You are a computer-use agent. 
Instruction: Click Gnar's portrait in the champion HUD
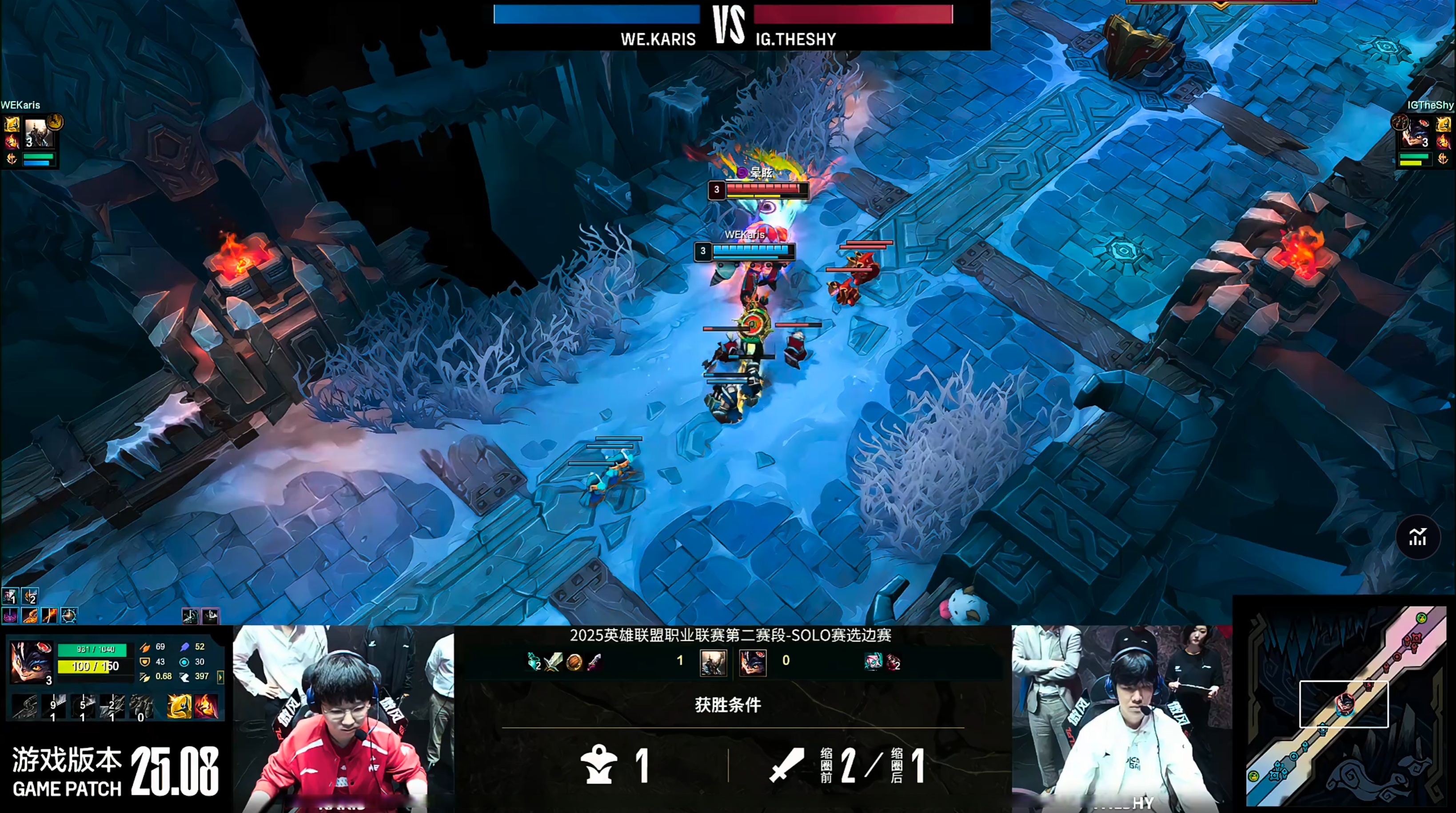(31, 661)
